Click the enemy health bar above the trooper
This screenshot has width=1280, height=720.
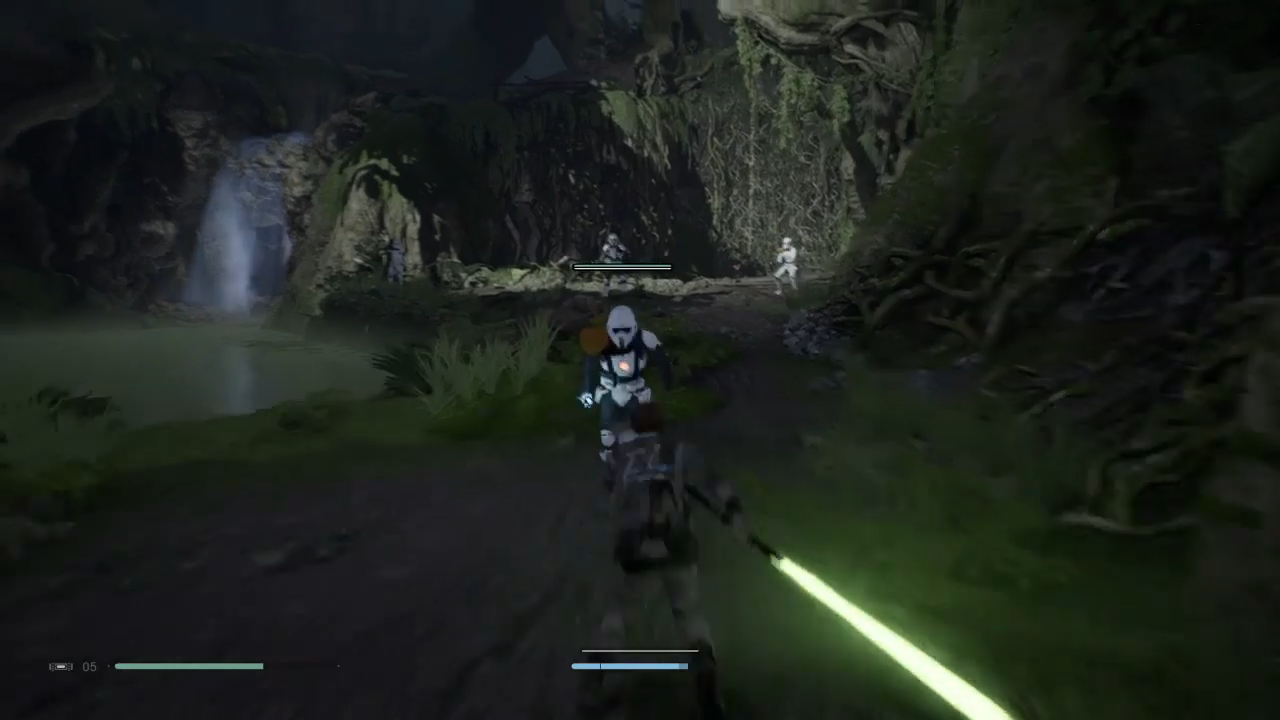(x=621, y=267)
